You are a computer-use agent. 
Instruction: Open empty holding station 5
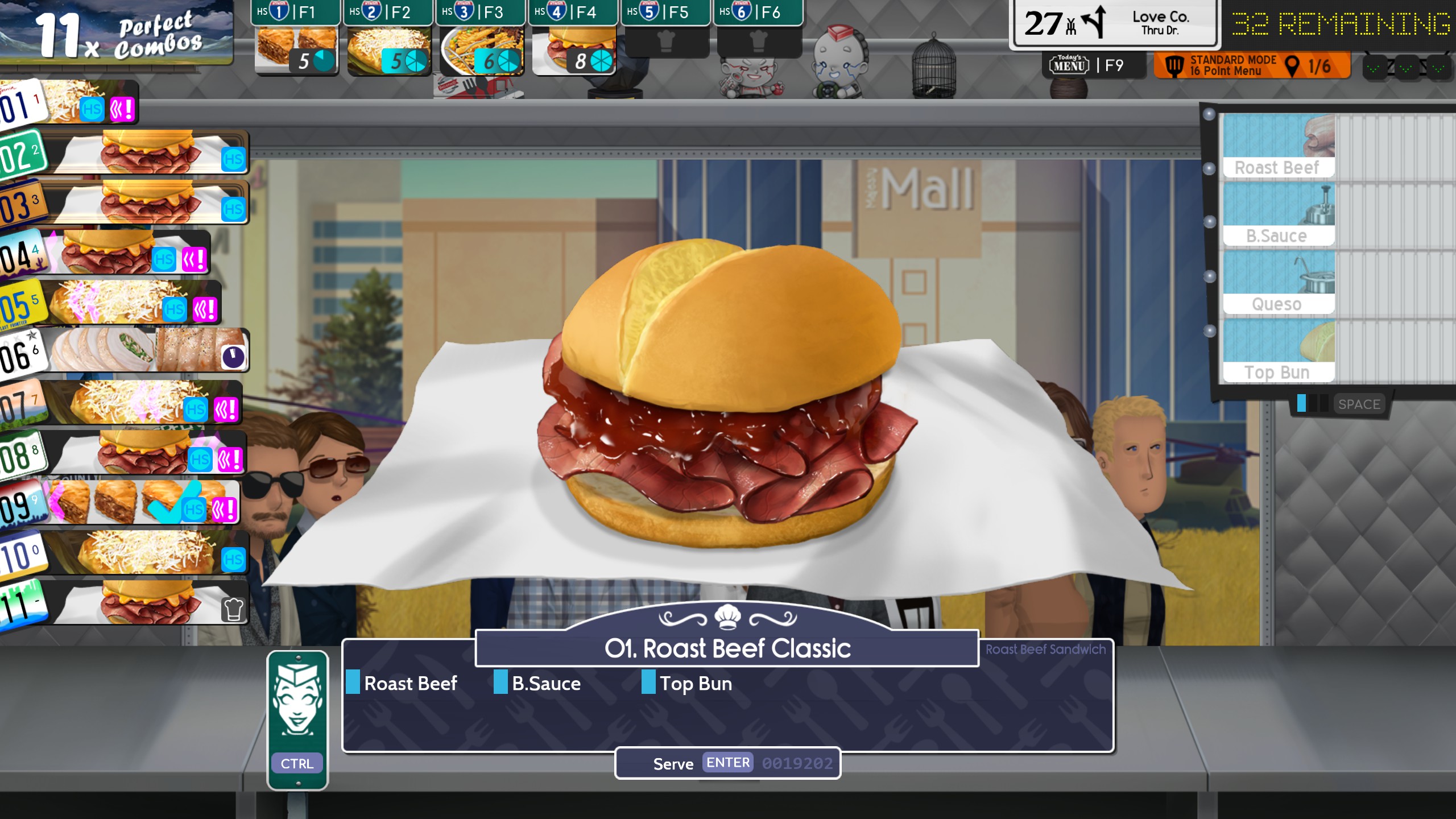666,40
